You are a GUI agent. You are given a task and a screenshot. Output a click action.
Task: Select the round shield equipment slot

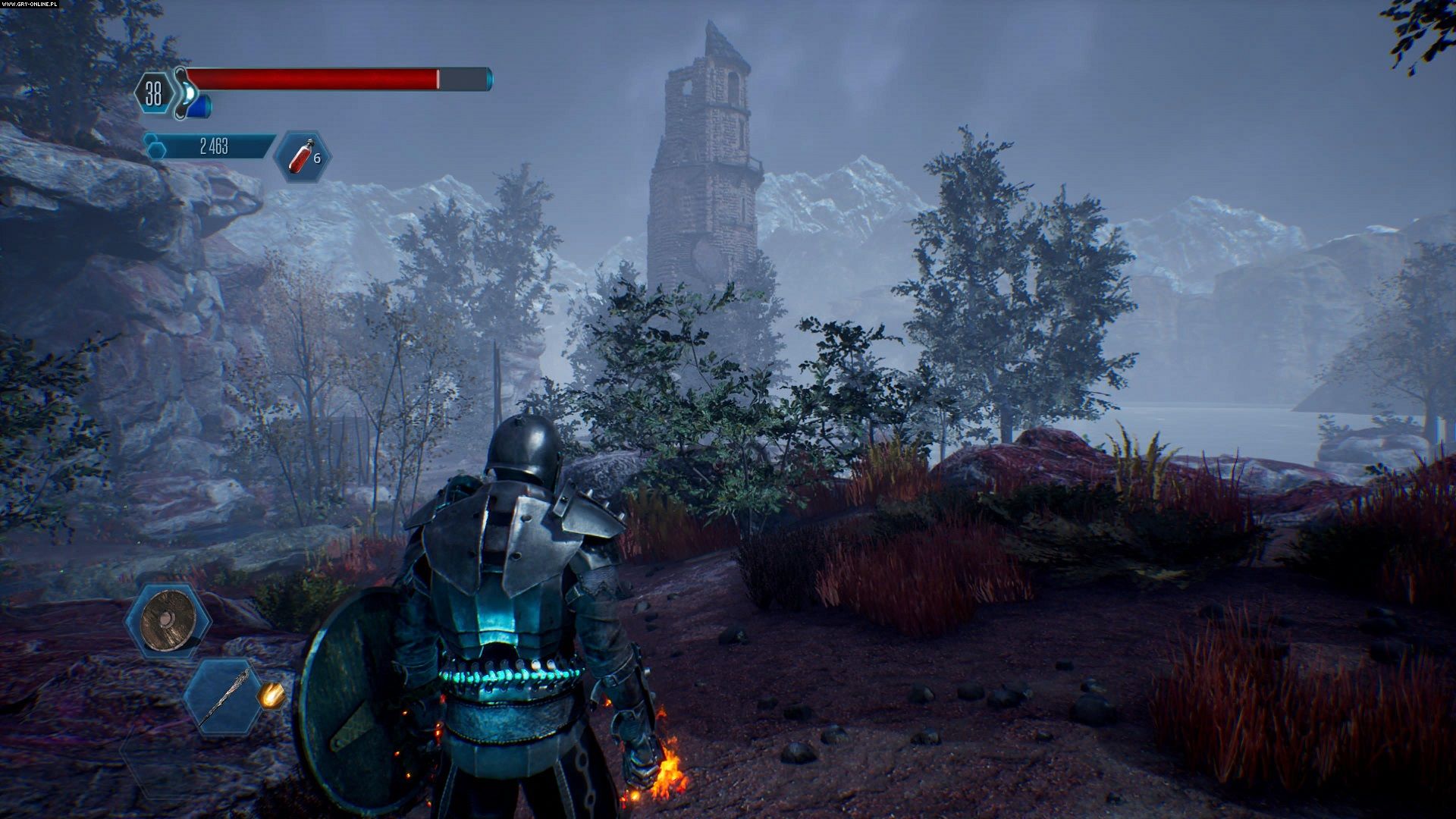(168, 620)
